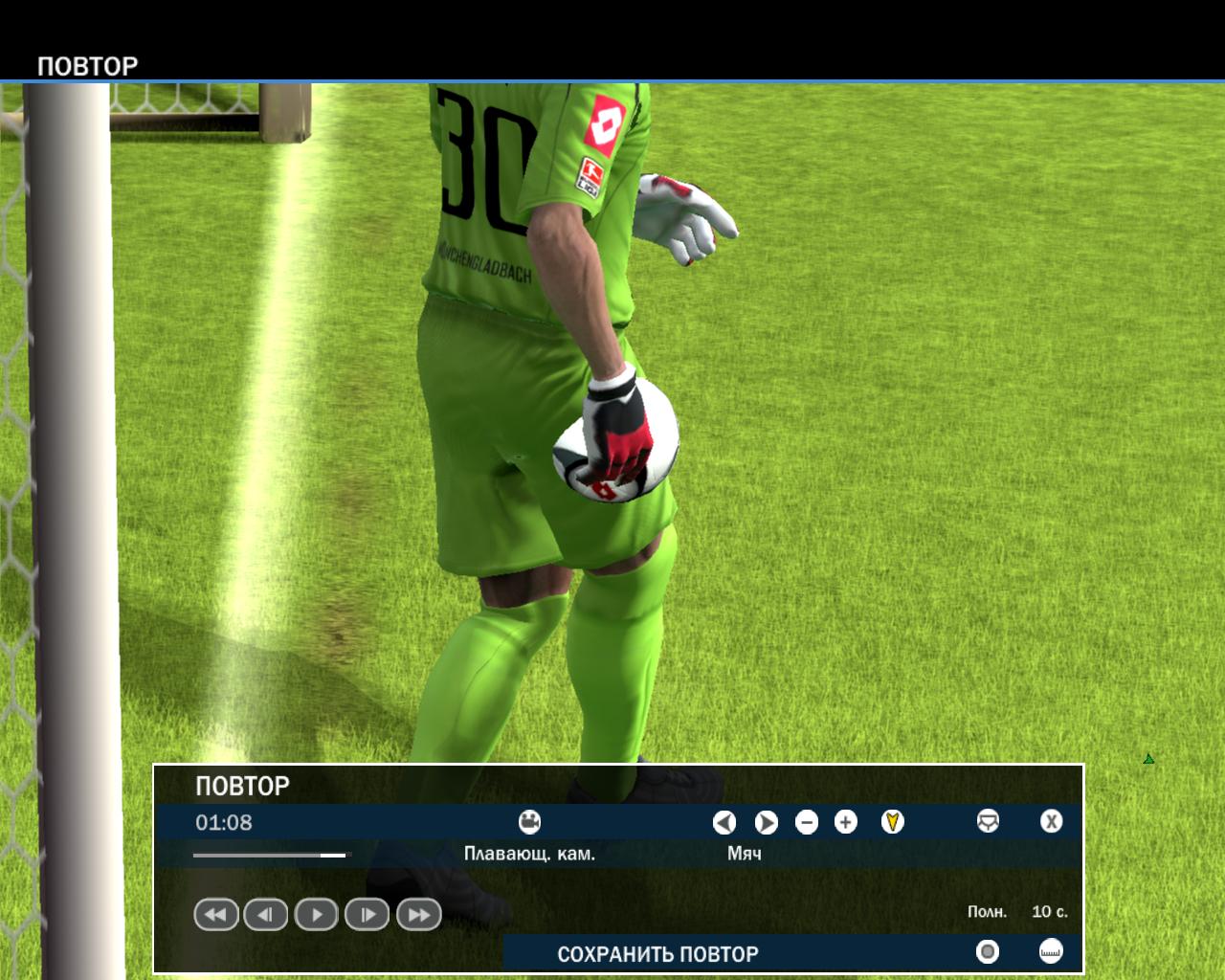The width and height of the screenshot is (1225, 980).
Task: Zoom in with the plus button
Action: (x=846, y=822)
